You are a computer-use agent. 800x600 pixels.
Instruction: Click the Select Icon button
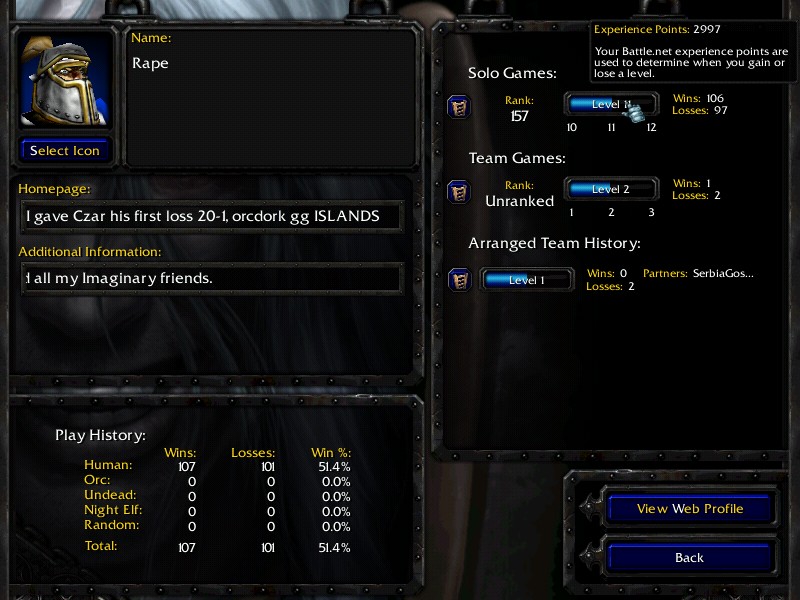tap(65, 151)
